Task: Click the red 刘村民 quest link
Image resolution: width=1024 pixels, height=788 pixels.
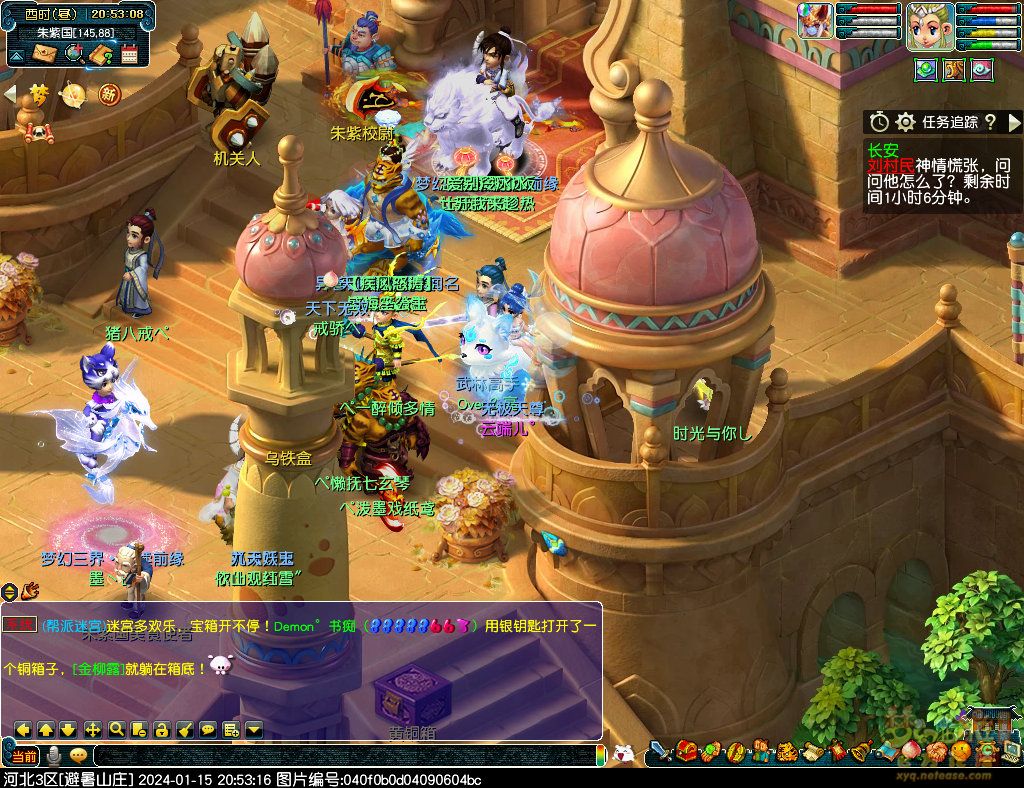Action: (x=888, y=165)
